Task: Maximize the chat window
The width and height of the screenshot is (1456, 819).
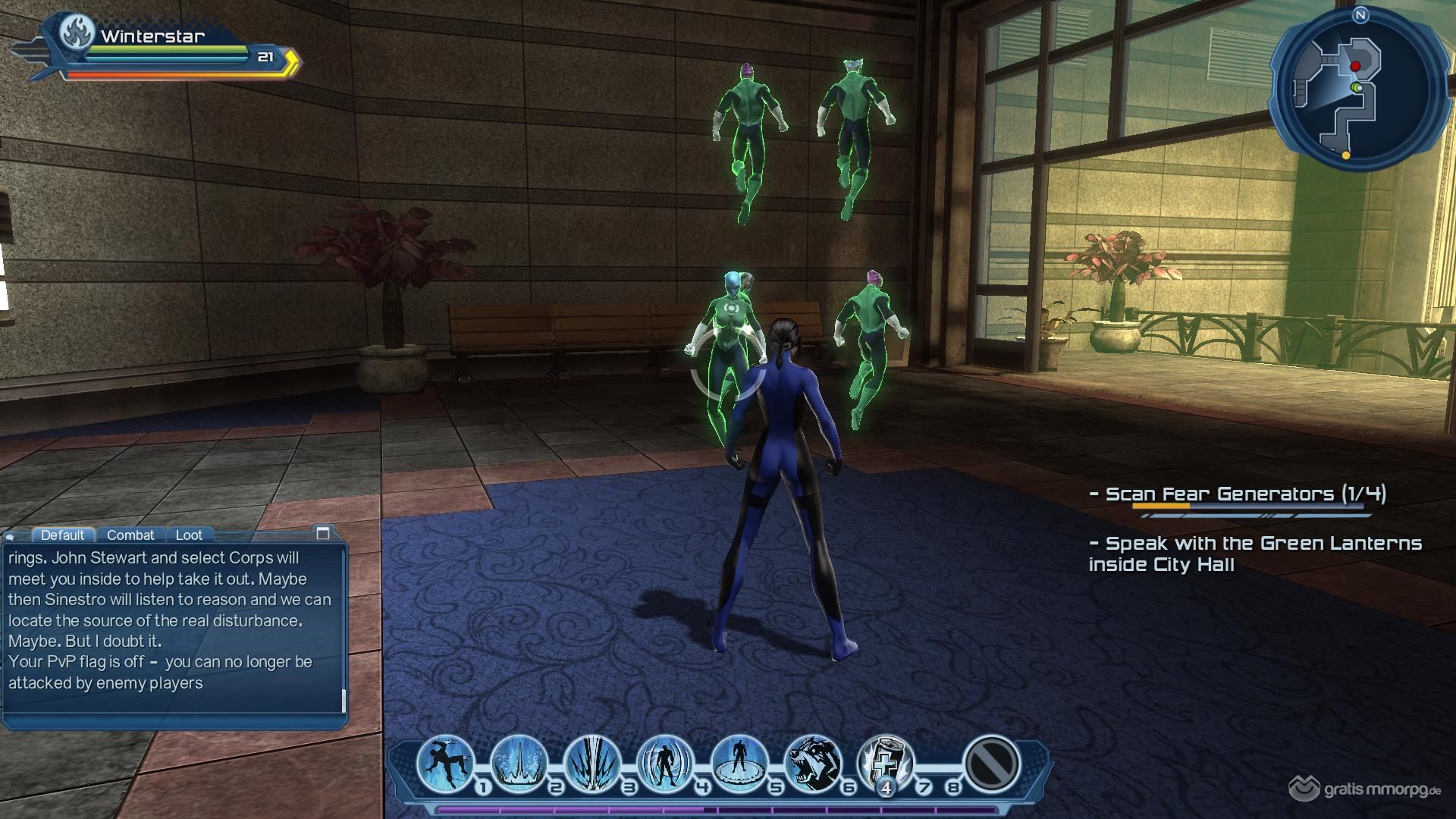Action: [323, 533]
